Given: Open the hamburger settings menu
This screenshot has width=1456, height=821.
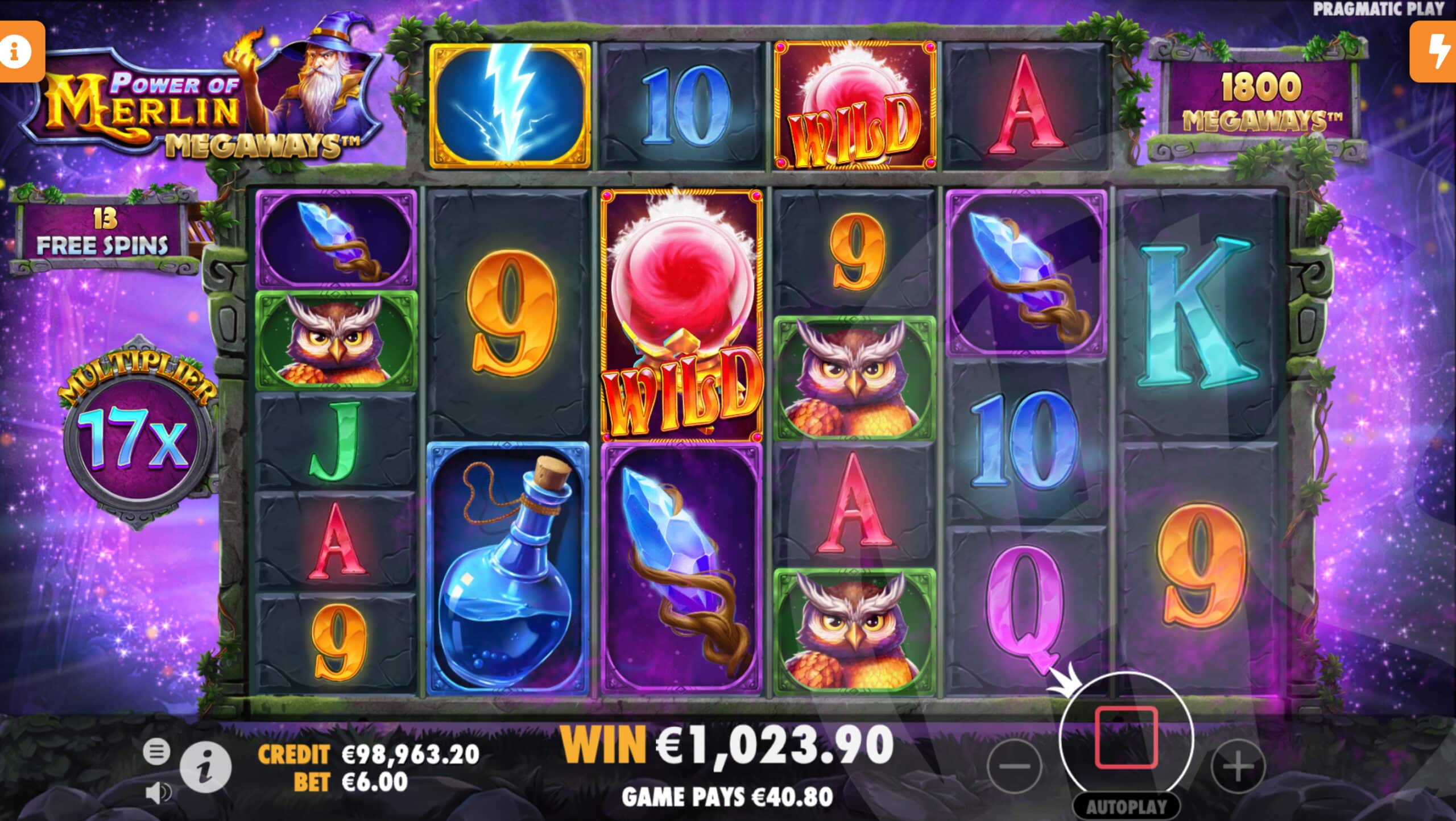Looking at the screenshot, I should (x=156, y=752).
